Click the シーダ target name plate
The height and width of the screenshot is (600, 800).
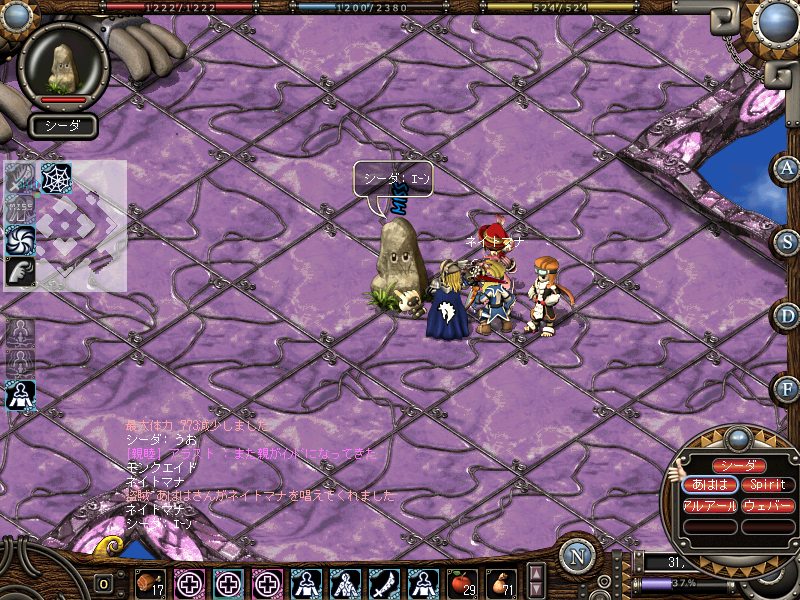63,126
